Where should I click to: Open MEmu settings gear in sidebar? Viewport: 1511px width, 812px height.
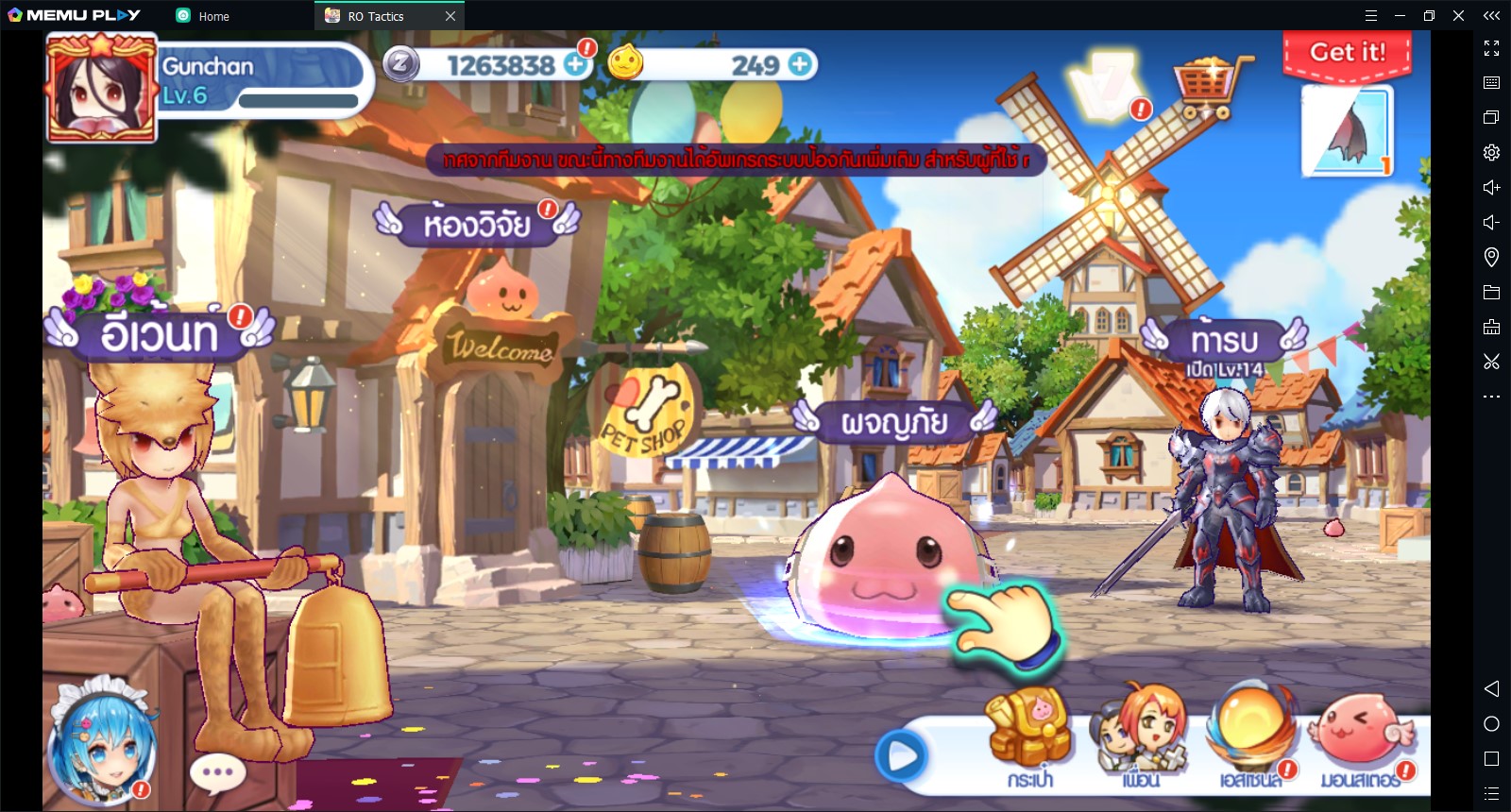(1491, 151)
